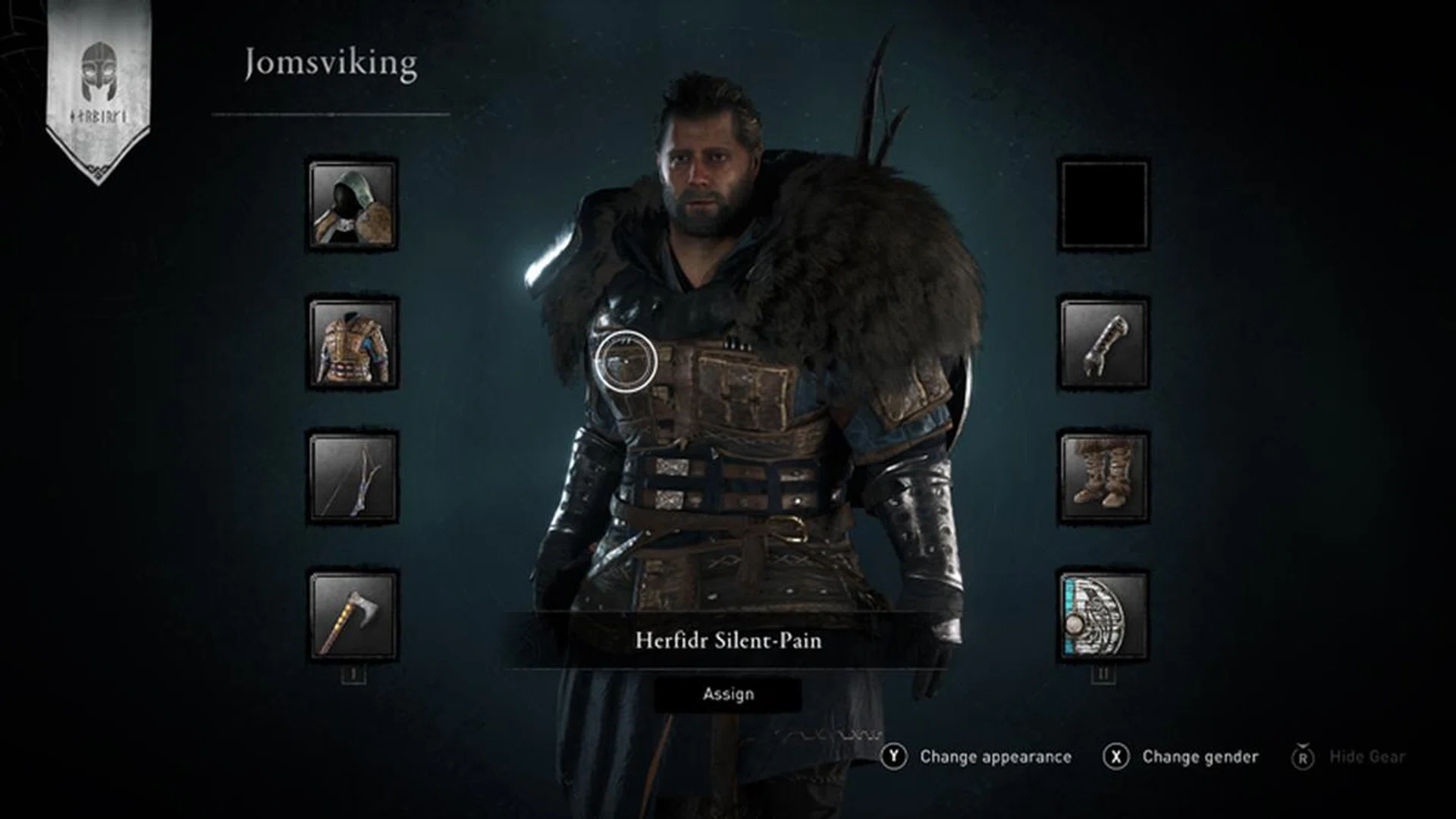
Task: Open the Herfidr Silent-Pain name selector
Action: pos(728,641)
